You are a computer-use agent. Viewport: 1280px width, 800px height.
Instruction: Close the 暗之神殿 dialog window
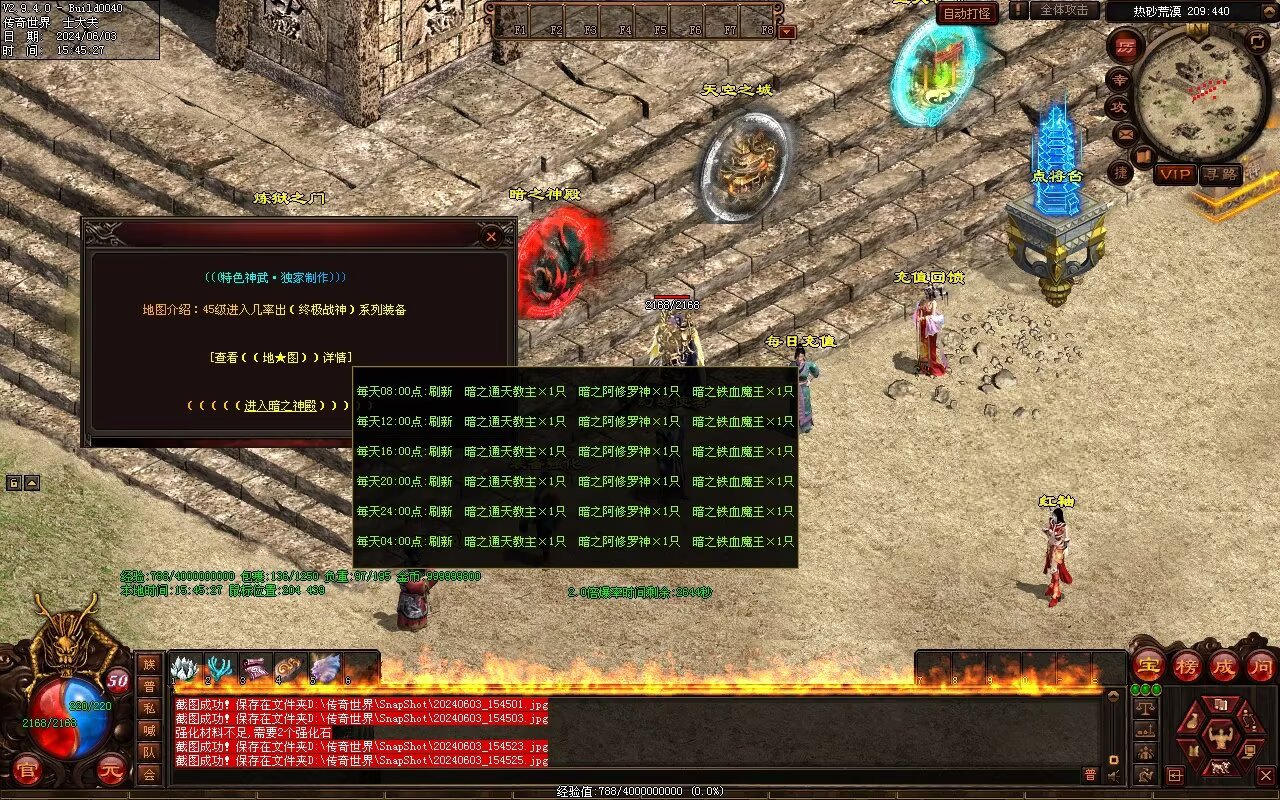[x=491, y=237]
